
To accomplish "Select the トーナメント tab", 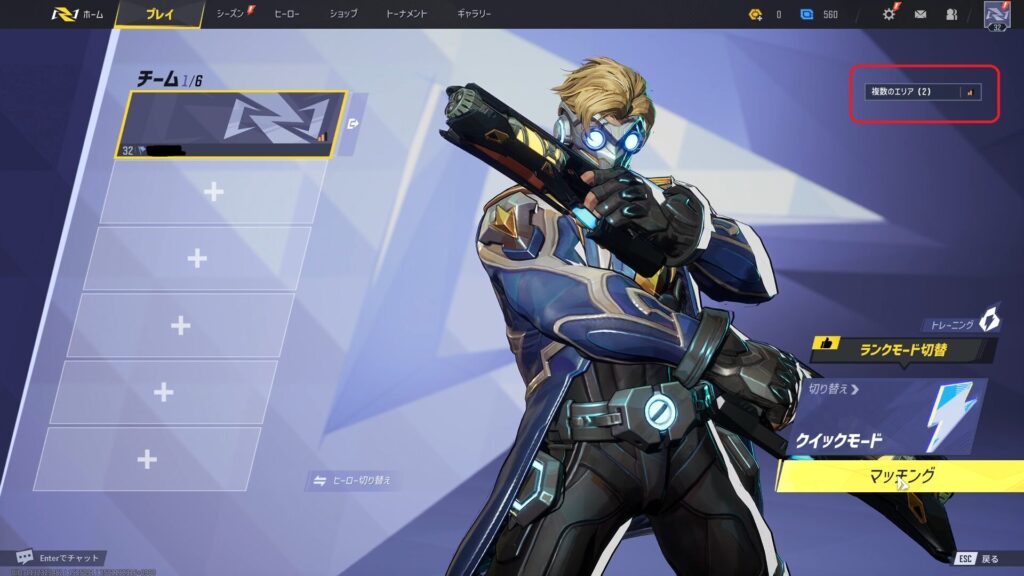I will click(x=406, y=14).
